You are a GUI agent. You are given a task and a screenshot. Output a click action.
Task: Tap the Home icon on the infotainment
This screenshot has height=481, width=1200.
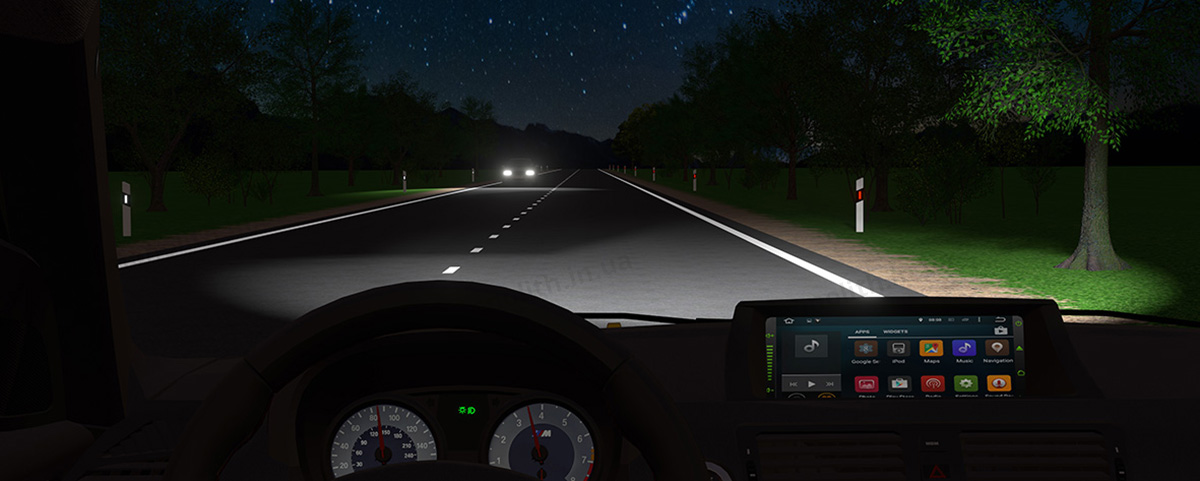tap(788, 321)
